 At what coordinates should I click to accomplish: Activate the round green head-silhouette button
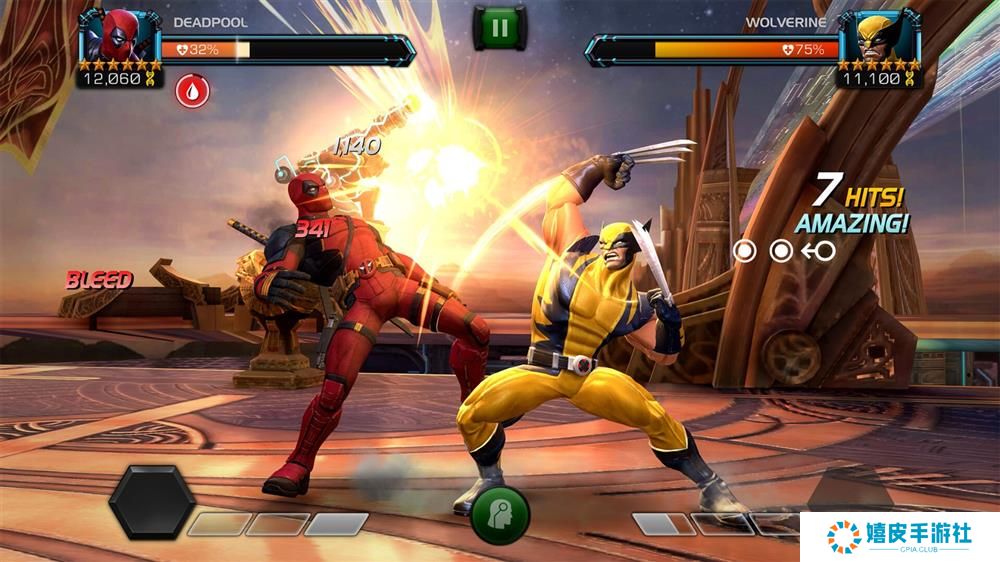pos(499,515)
